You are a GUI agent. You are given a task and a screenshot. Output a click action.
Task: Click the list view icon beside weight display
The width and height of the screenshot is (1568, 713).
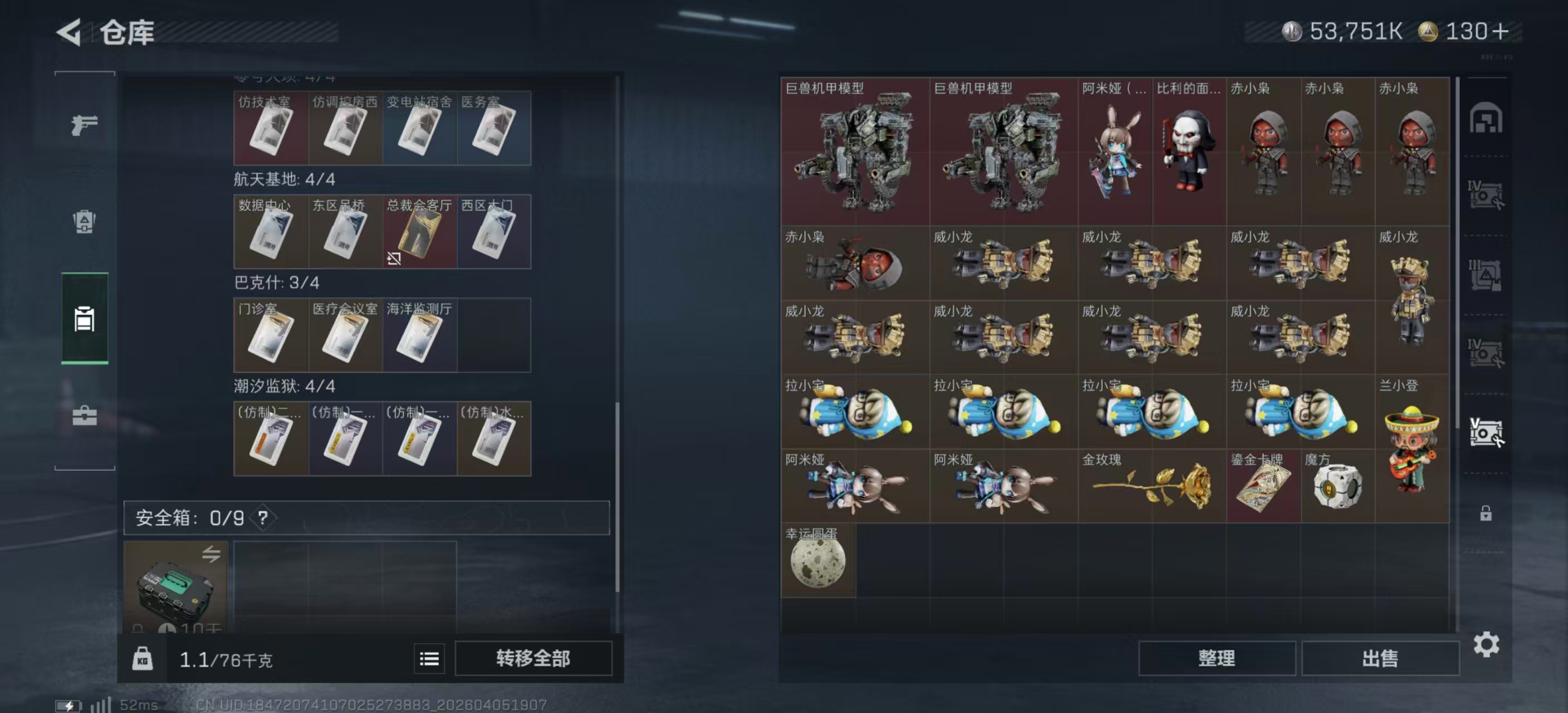[429, 658]
